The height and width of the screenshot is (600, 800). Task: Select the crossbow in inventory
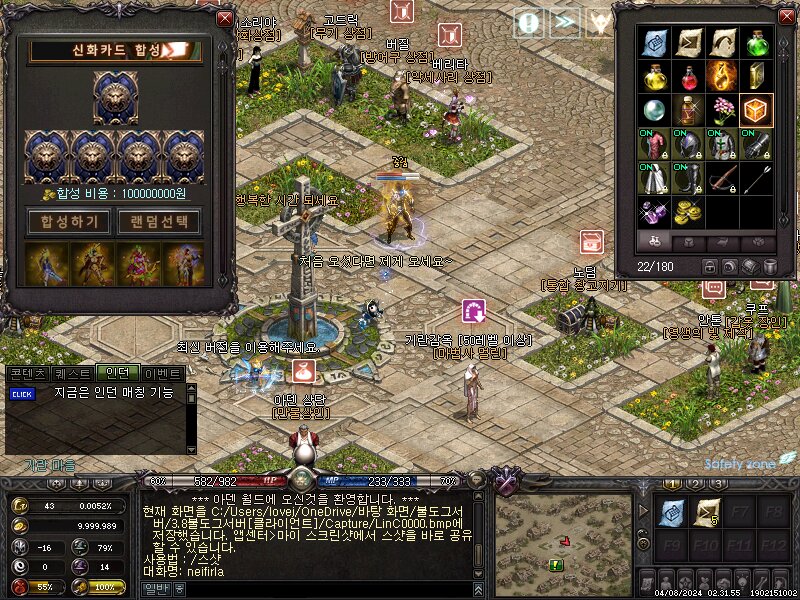tap(722, 179)
